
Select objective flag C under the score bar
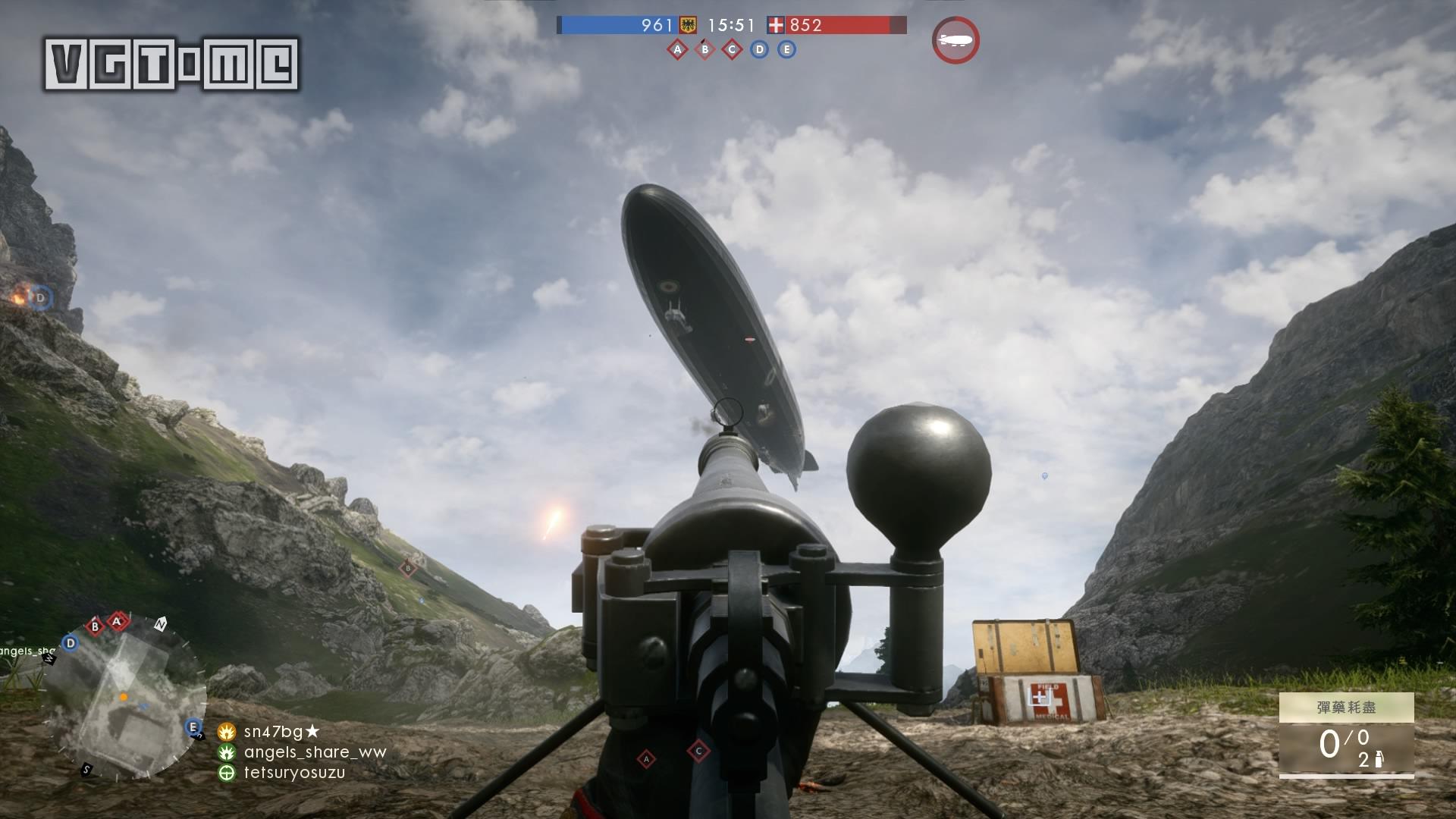coord(732,50)
